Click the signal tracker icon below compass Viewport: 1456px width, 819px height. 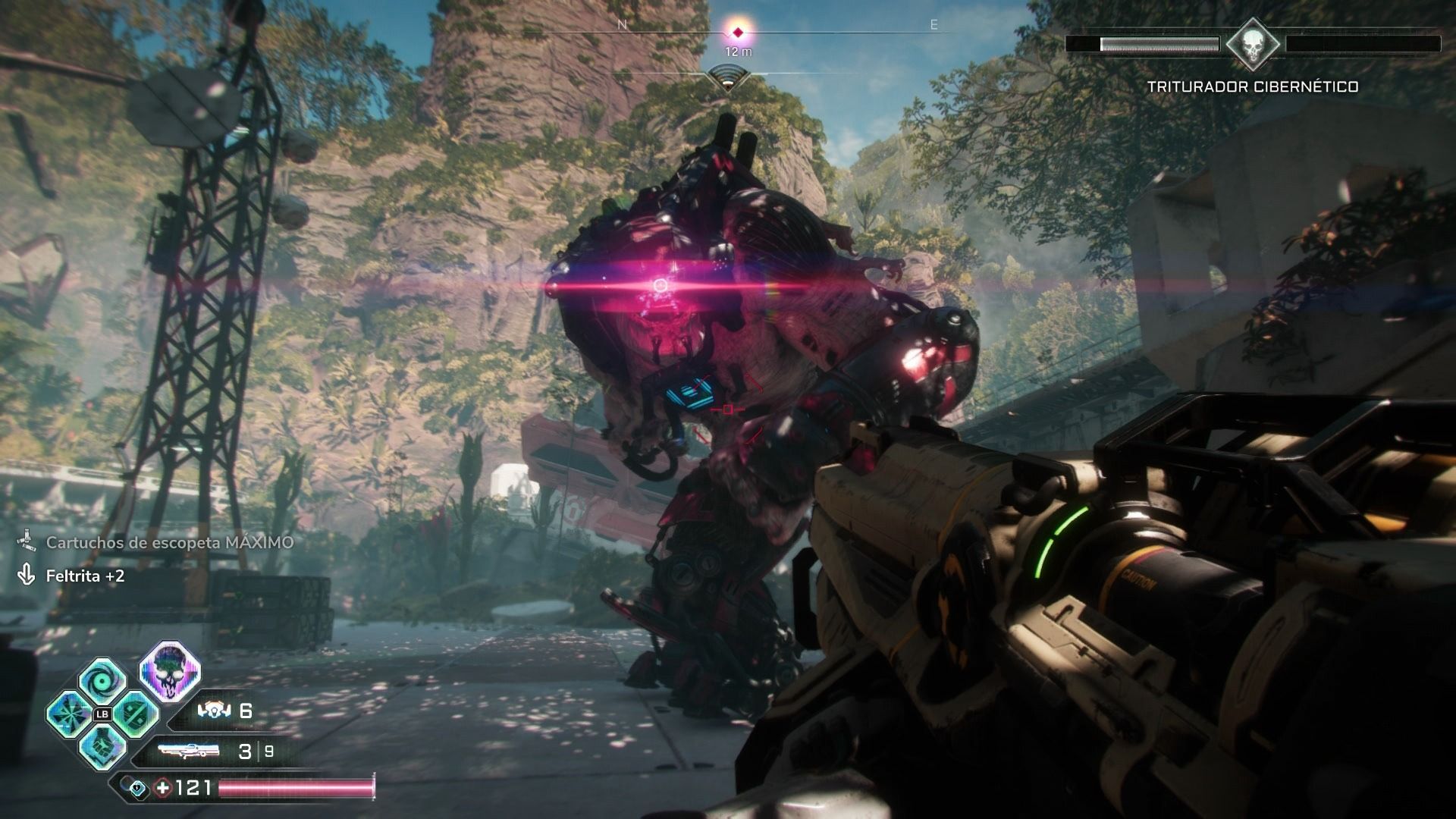click(x=728, y=77)
